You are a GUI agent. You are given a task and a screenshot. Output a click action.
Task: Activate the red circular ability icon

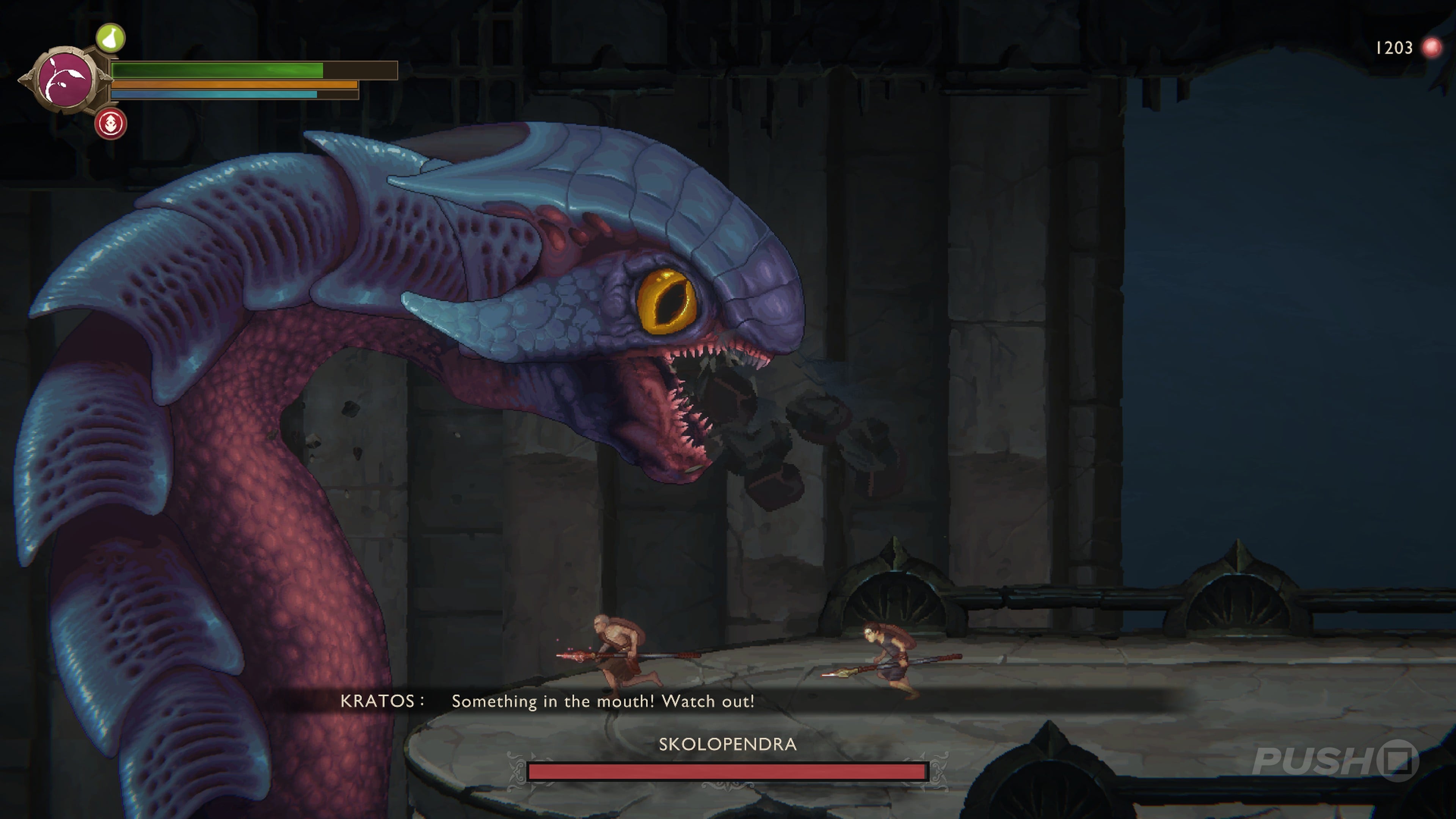pos(111,123)
